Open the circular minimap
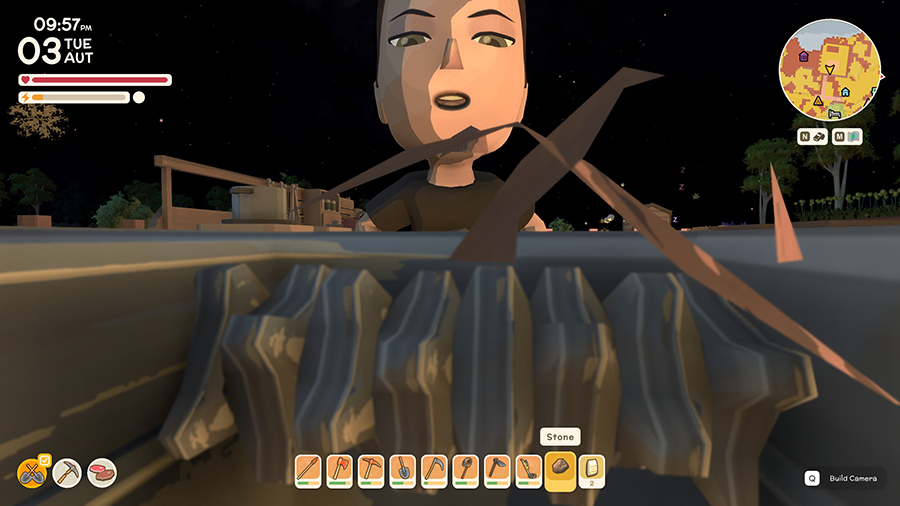This screenshot has width=900, height=506. 829,70
